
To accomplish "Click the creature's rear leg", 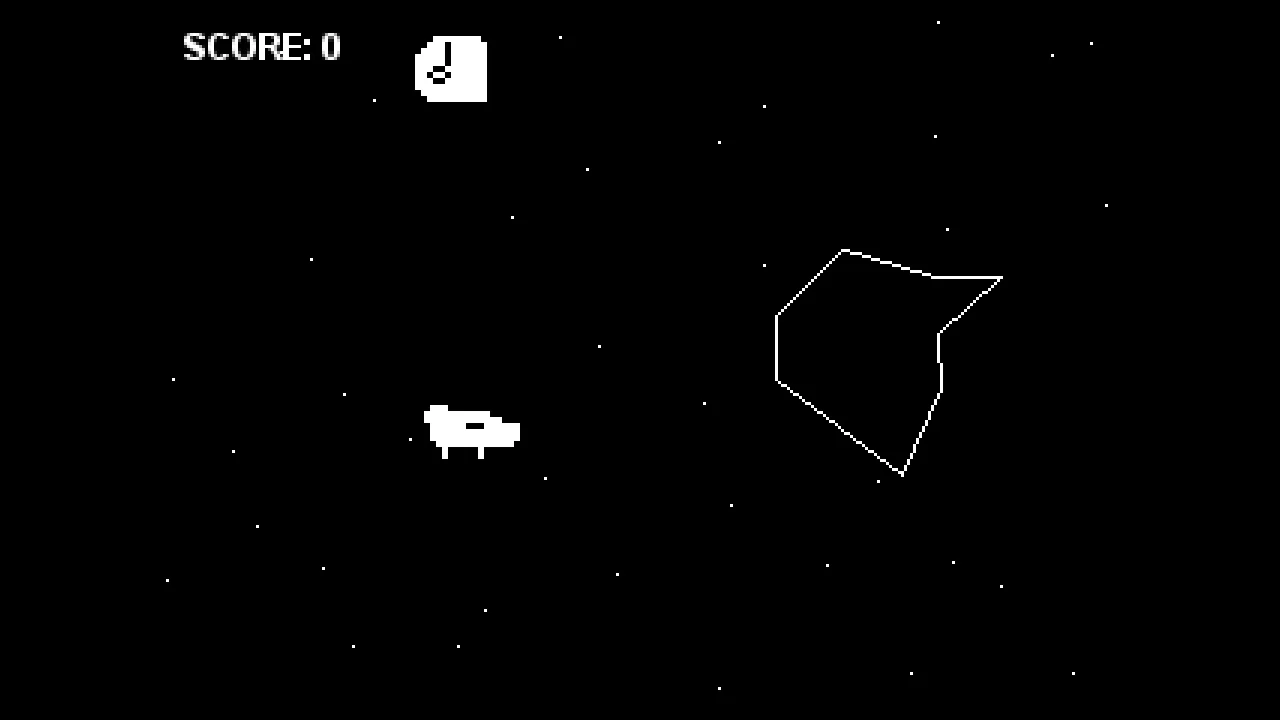I will point(444,452).
